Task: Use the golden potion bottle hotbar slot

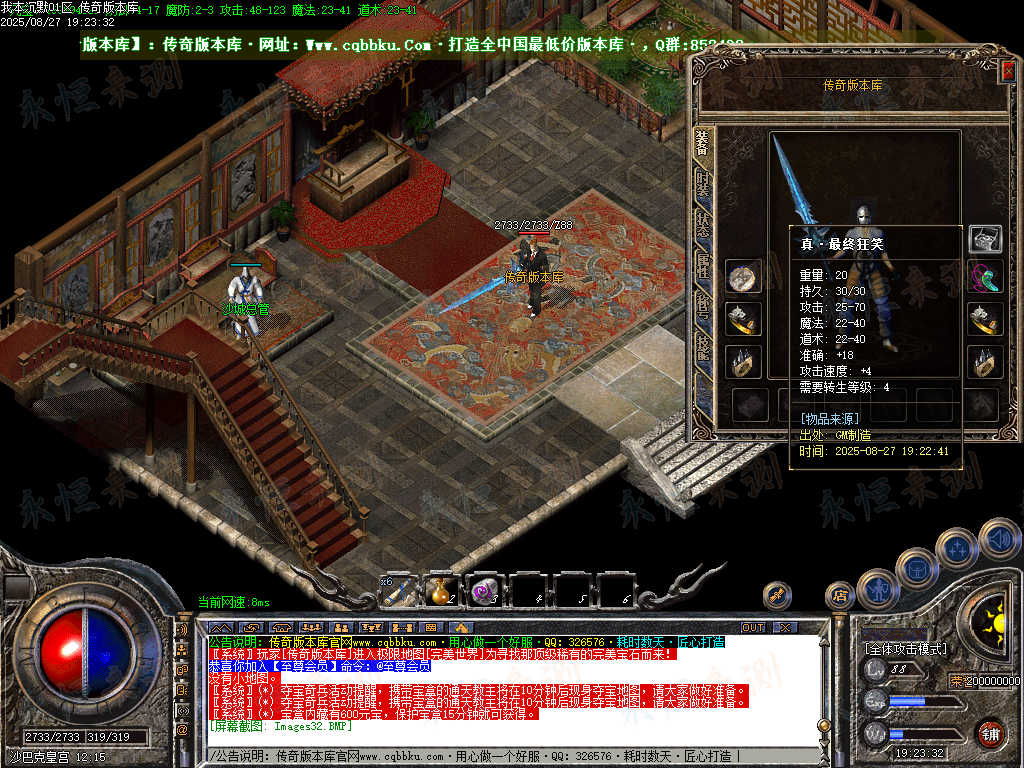Action: coord(441,591)
